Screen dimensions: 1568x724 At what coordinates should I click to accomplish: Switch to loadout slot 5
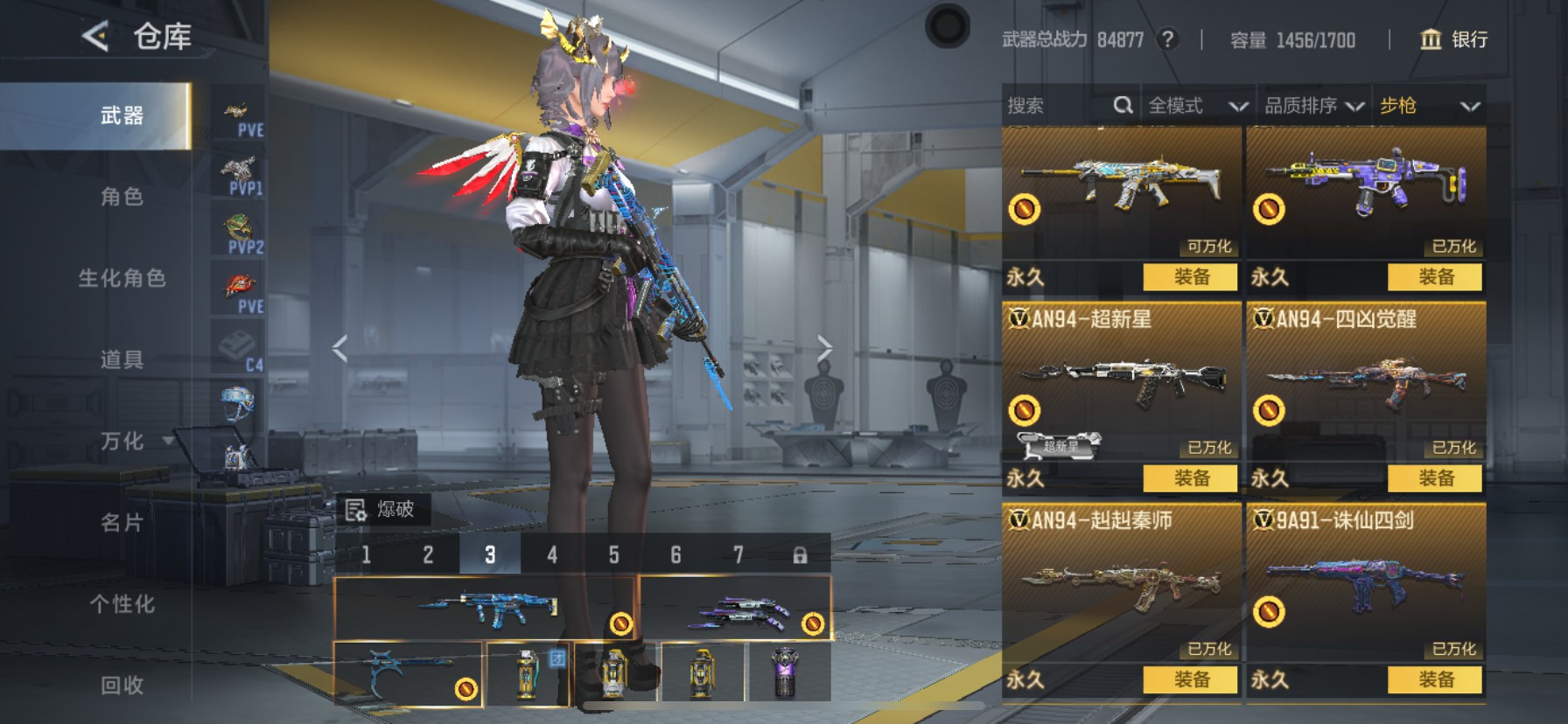613,554
